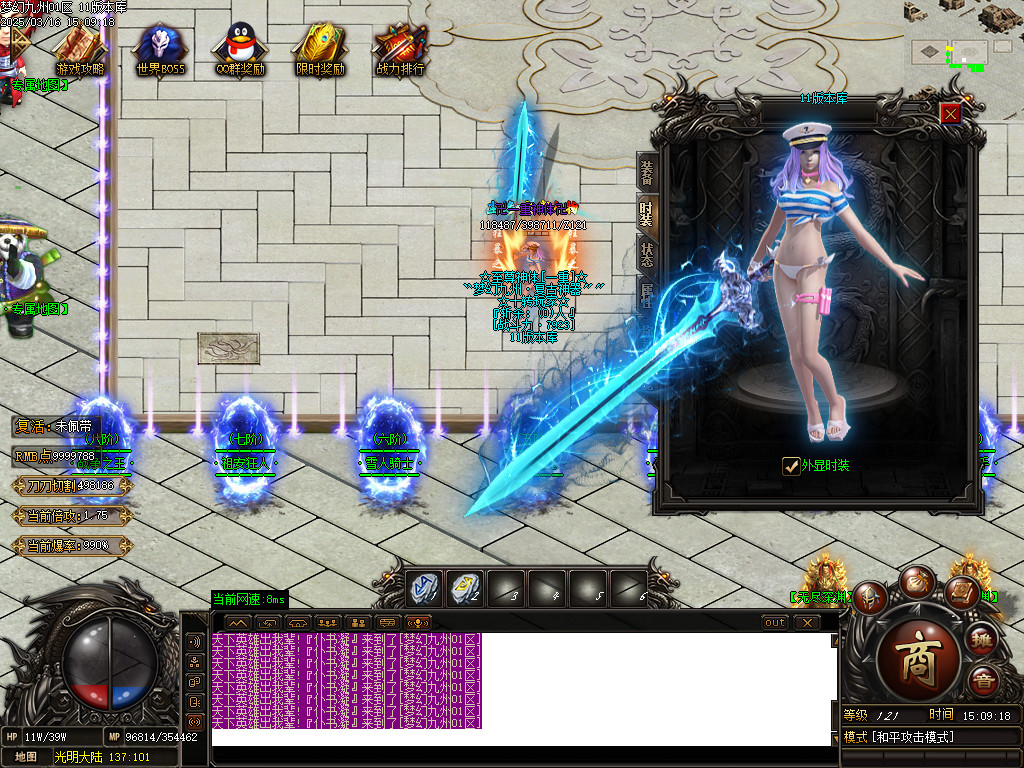Click the chat window 'out' button
The width and height of the screenshot is (1024, 768).
pyautogui.click(x=774, y=622)
